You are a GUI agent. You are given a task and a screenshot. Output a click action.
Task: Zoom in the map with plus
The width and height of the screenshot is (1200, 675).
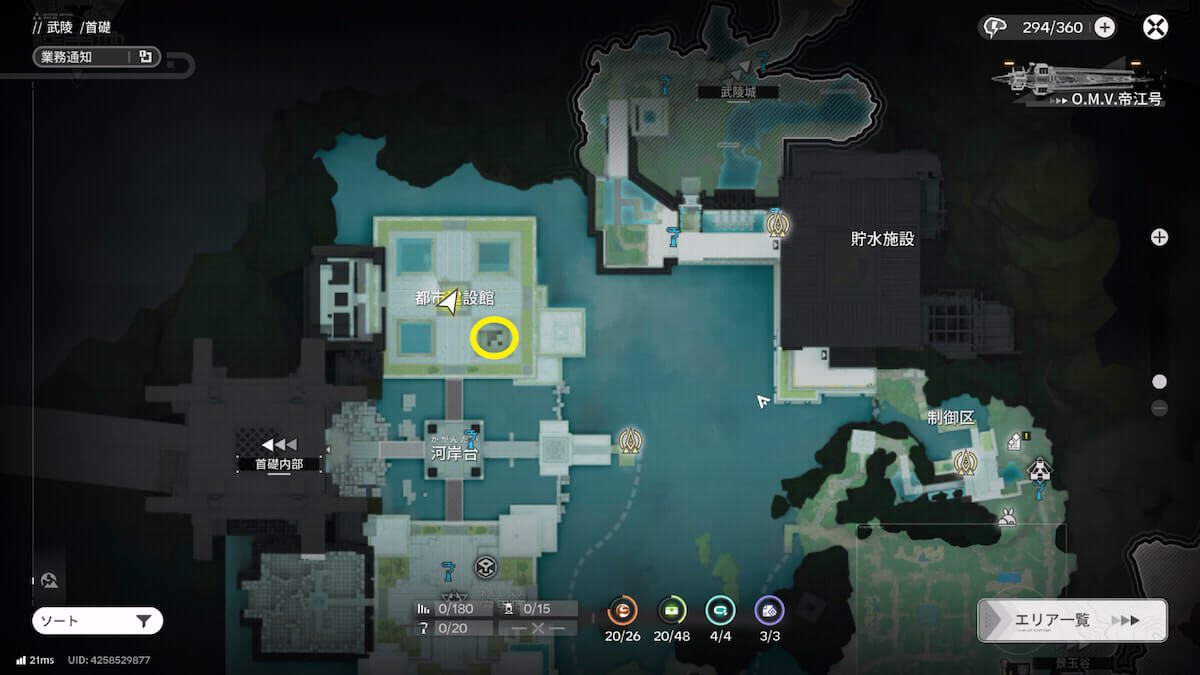(1159, 237)
